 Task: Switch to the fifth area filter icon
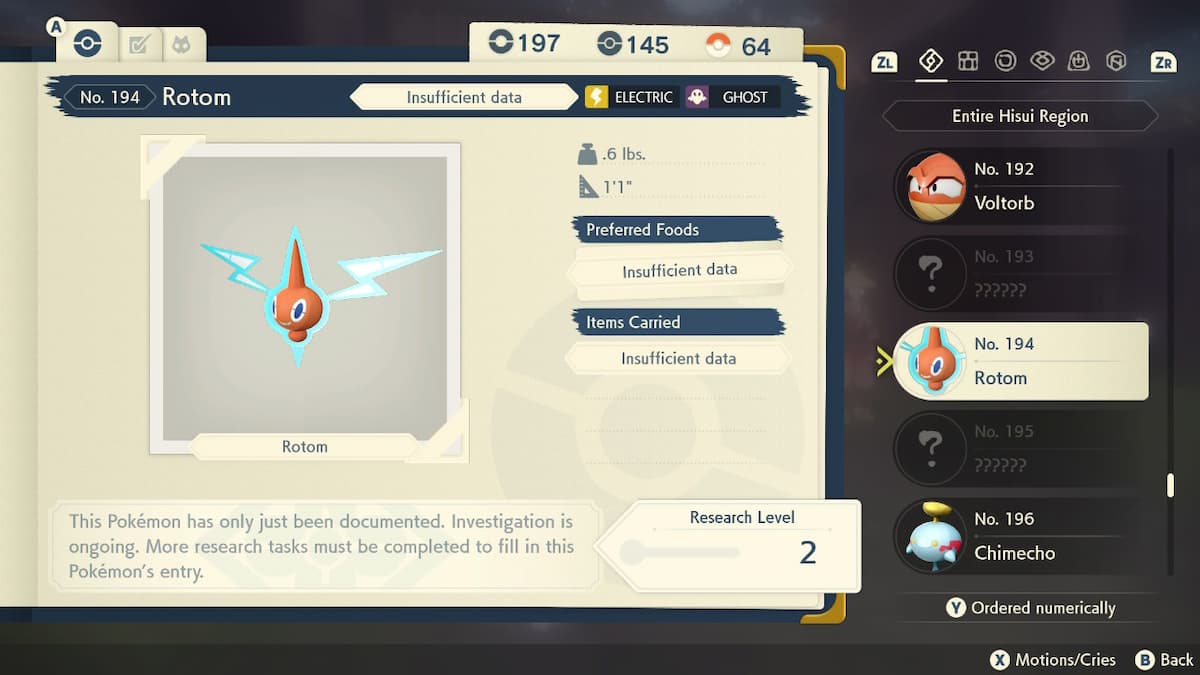click(x=1079, y=62)
